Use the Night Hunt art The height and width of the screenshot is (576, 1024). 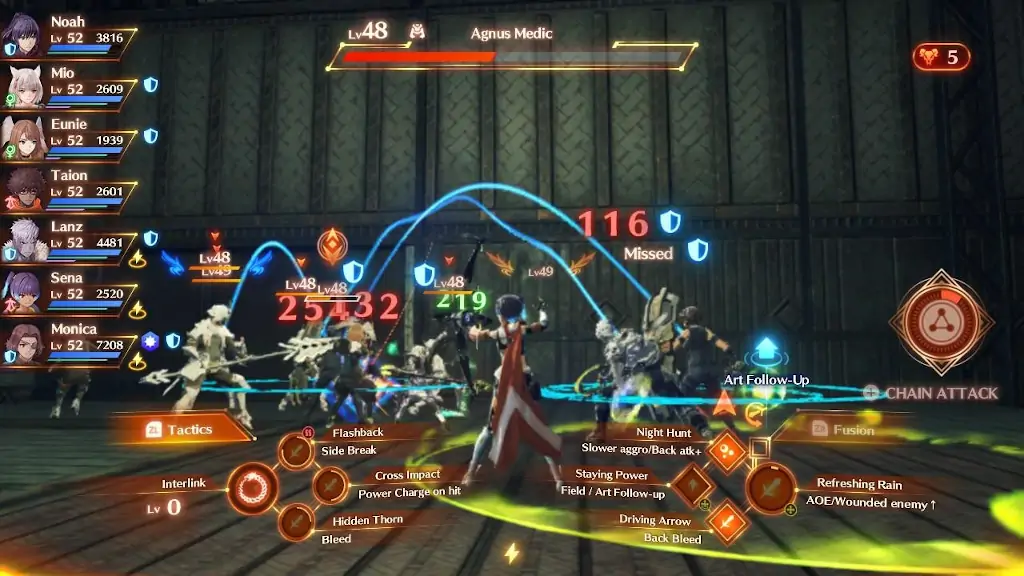click(726, 452)
